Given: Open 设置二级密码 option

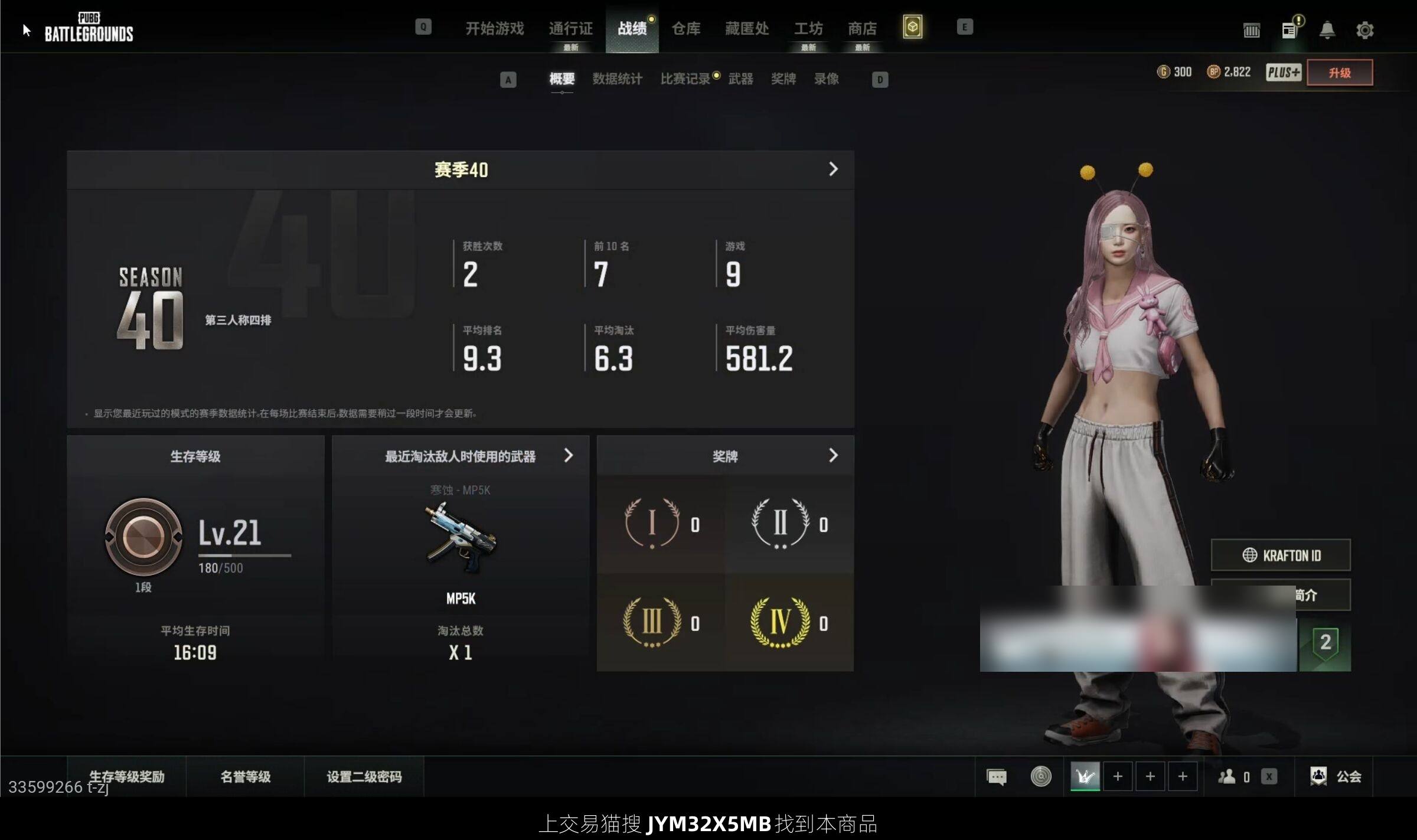Looking at the screenshot, I should pyautogui.click(x=364, y=776).
